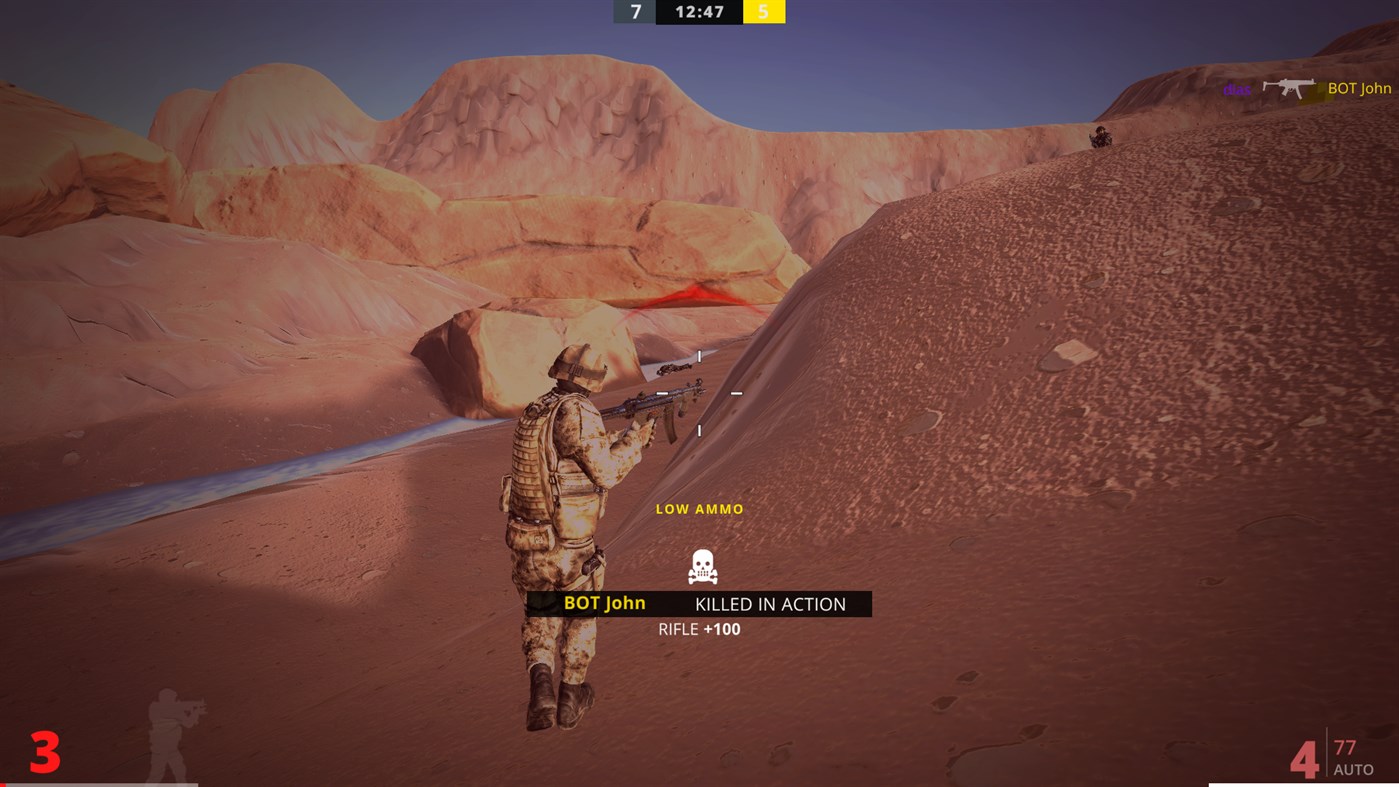Click the red hit indicator on the rocks
The height and width of the screenshot is (787, 1399).
pyautogui.click(x=700, y=295)
